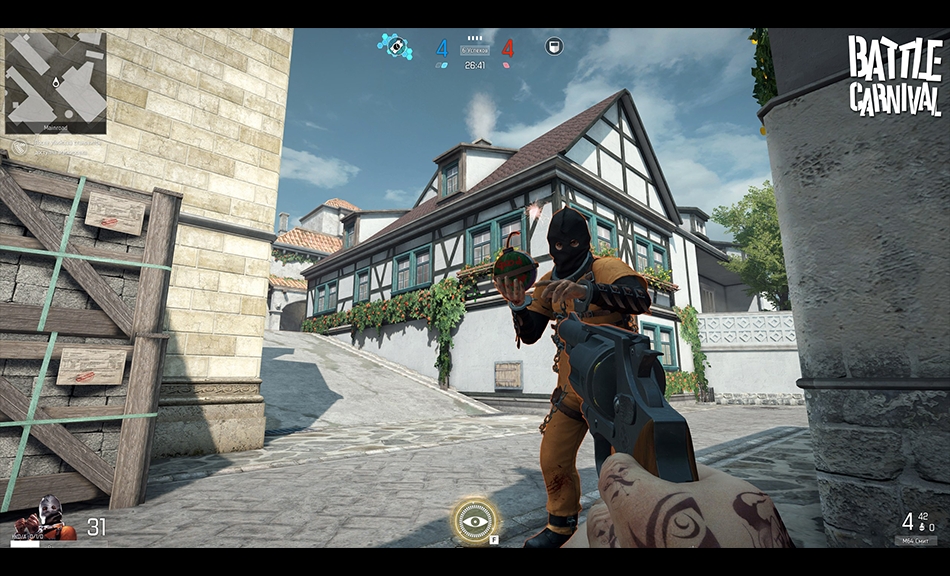This screenshot has height=576, width=950.
Task: Click the red team shield emblem
Action: (553, 45)
